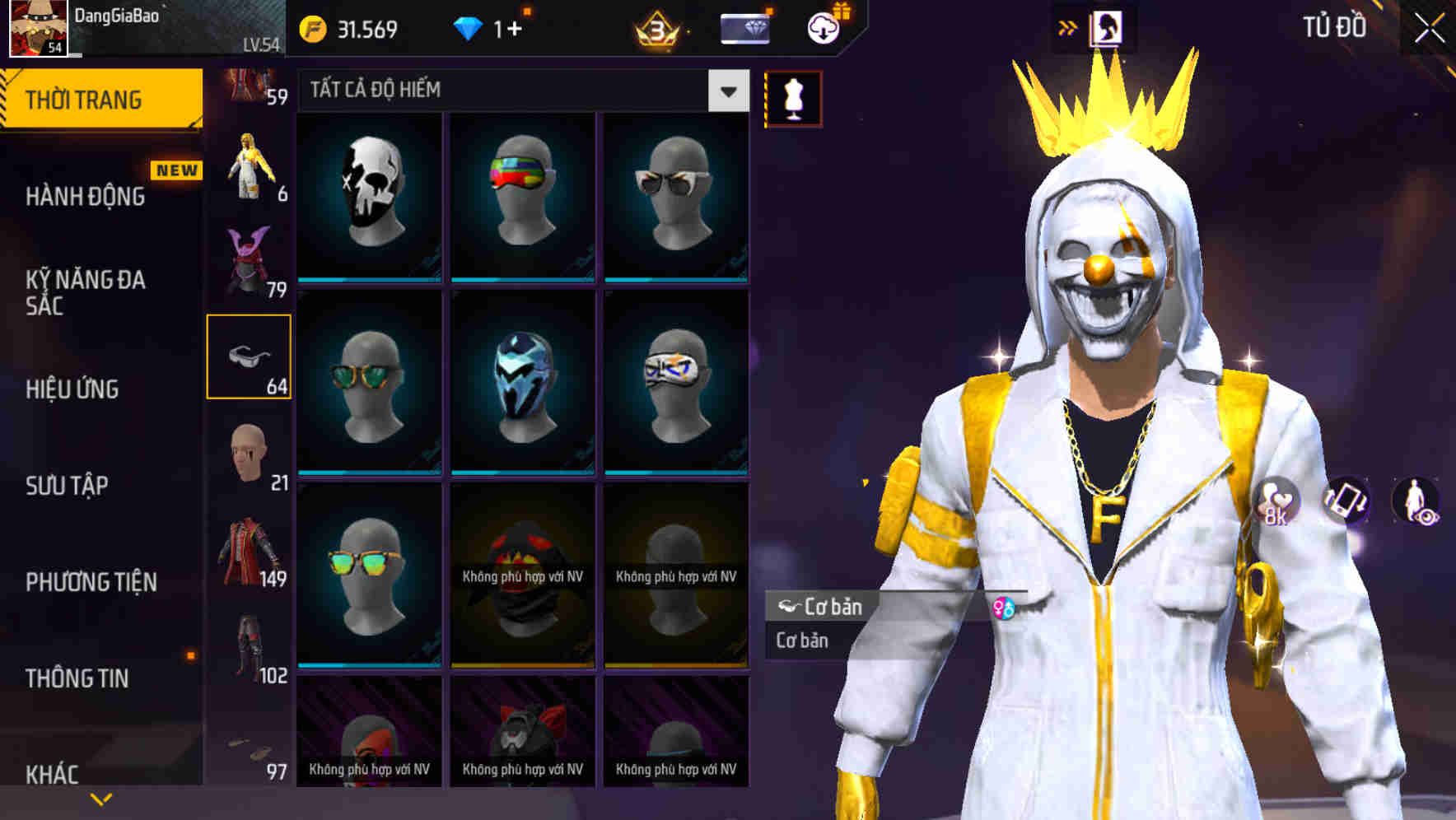Expand the chevron below KHÁC in sidebar
The width and height of the screenshot is (1456, 820).
pos(100,797)
